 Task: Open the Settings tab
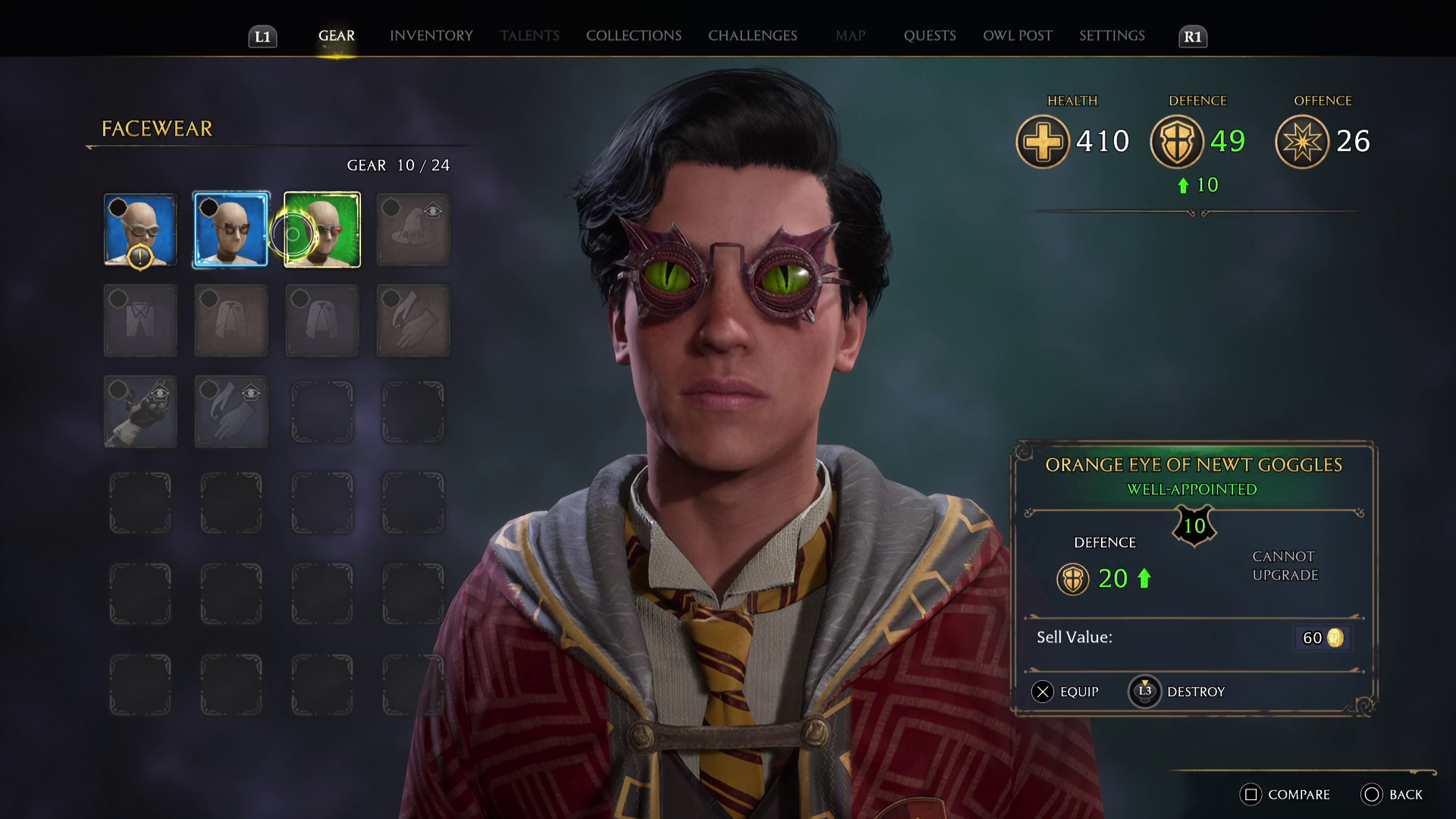(x=1112, y=36)
